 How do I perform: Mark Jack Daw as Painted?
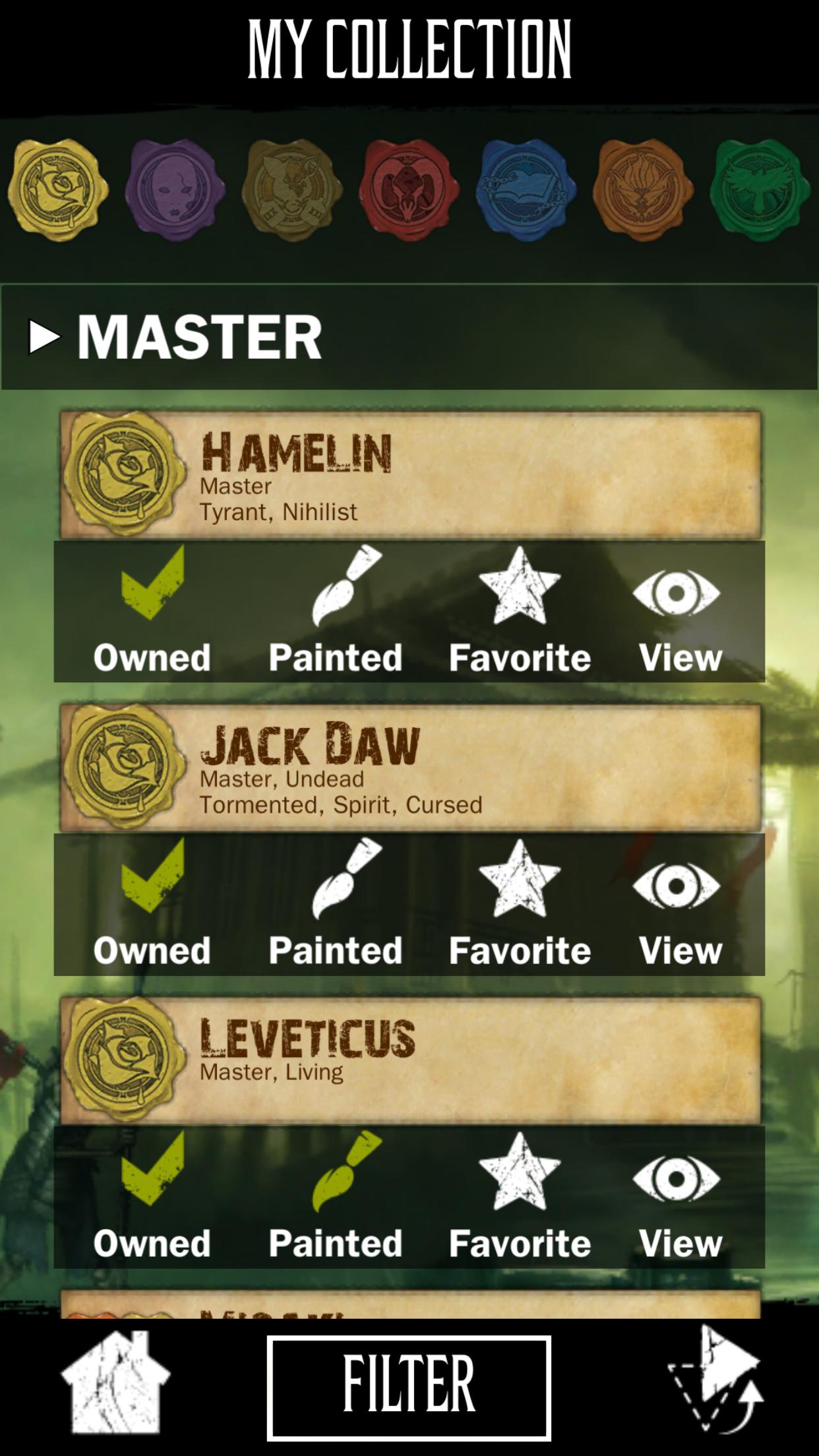coord(336,903)
